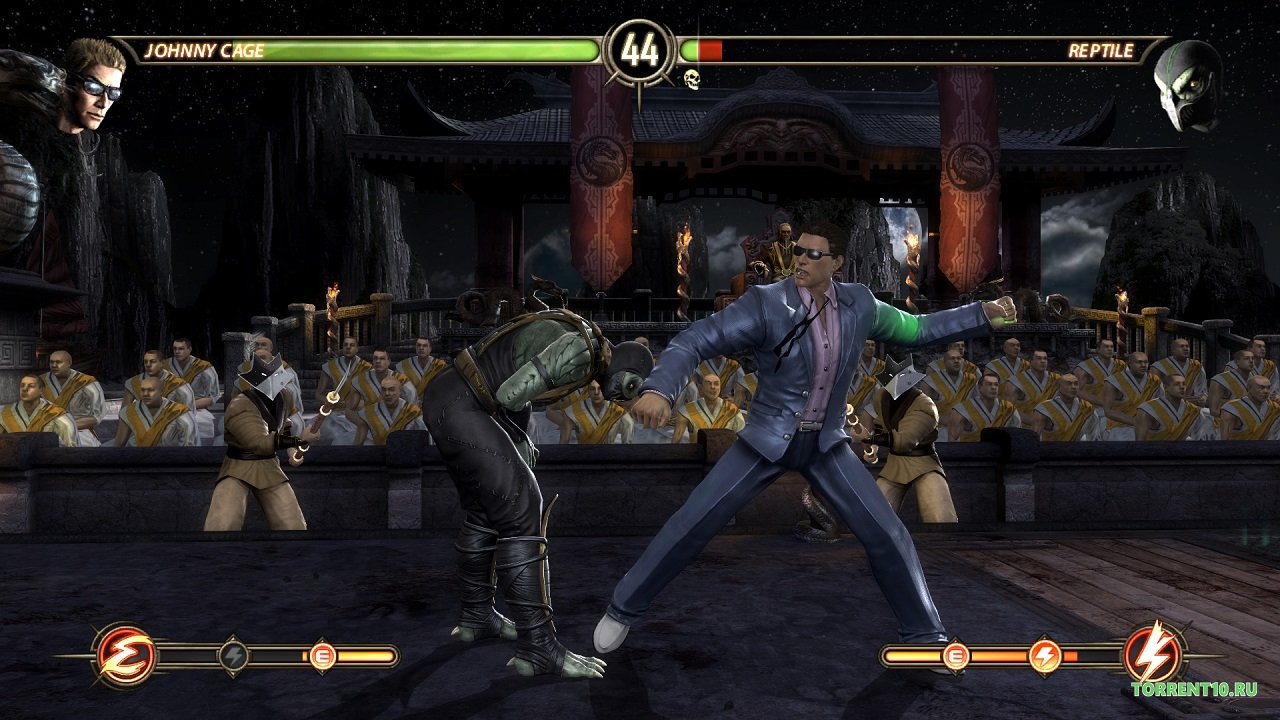Click Reptile's masked fighter portrait

tap(1187, 86)
